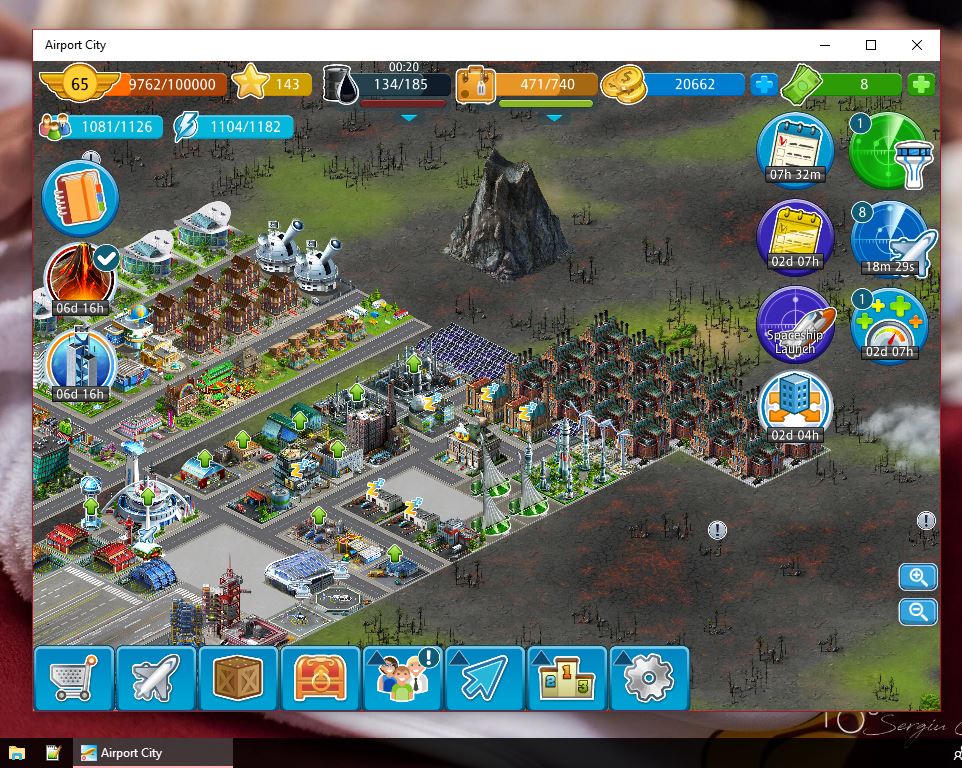This screenshot has height=768, width=962.
Task: Open the blue building expansion offer
Action: [x=795, y=408]
